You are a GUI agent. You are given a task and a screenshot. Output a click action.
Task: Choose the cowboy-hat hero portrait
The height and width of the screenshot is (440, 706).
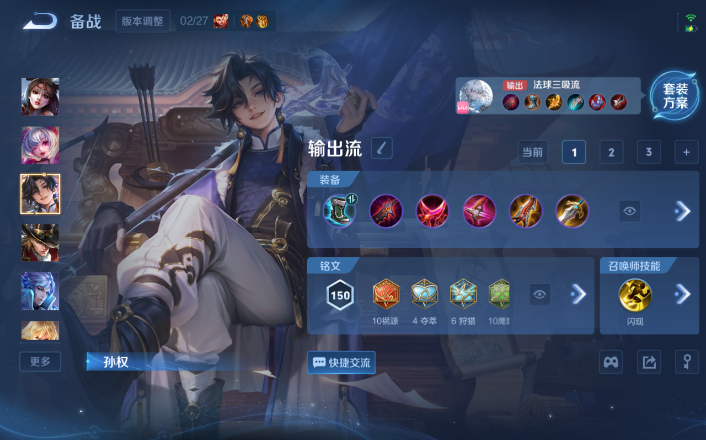click(x=40, y=242)
